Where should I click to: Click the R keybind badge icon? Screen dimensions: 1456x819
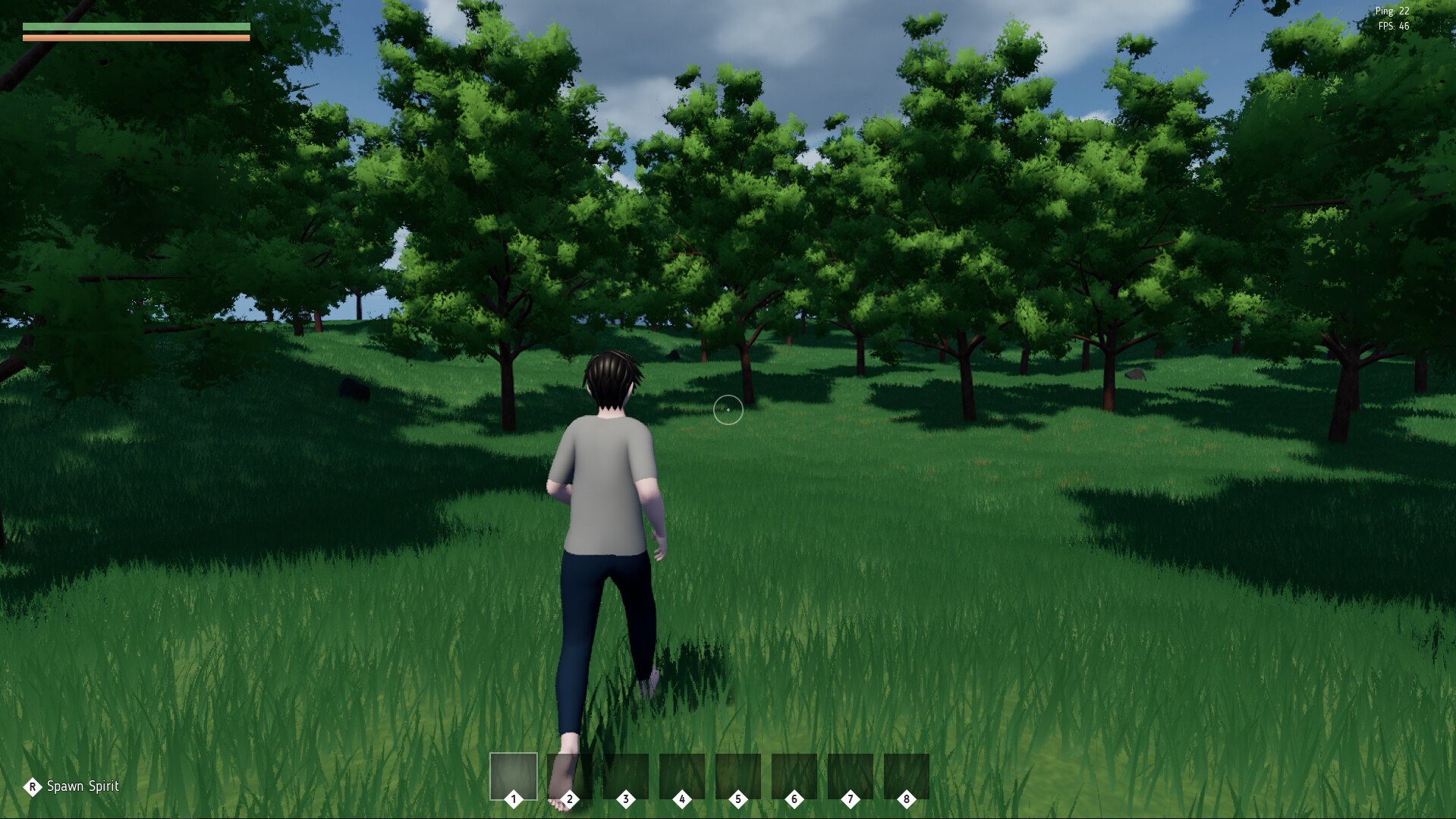point(32,786)
